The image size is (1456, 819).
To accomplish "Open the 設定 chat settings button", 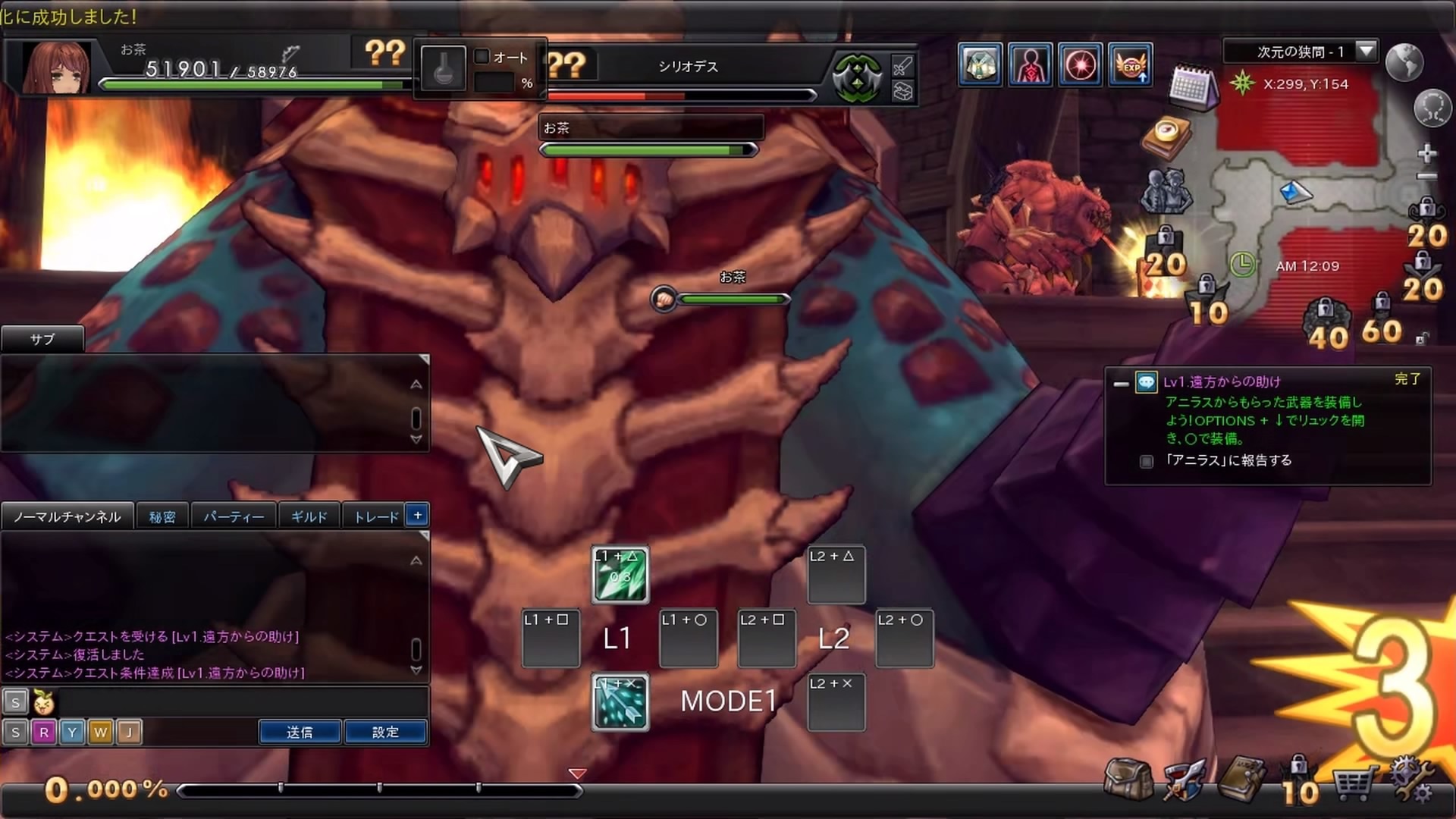I will [x=385, y=732].
